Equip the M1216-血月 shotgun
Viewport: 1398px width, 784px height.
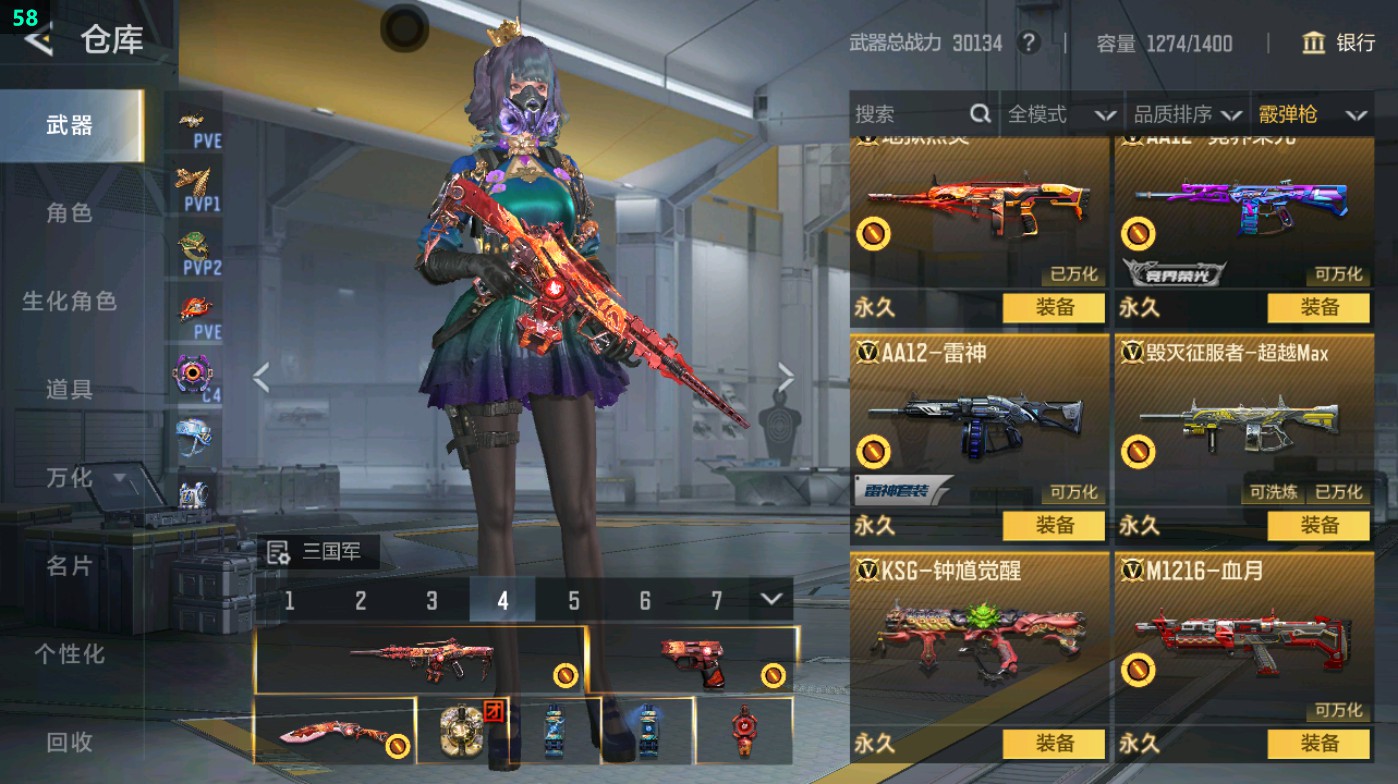point(1318,743)
